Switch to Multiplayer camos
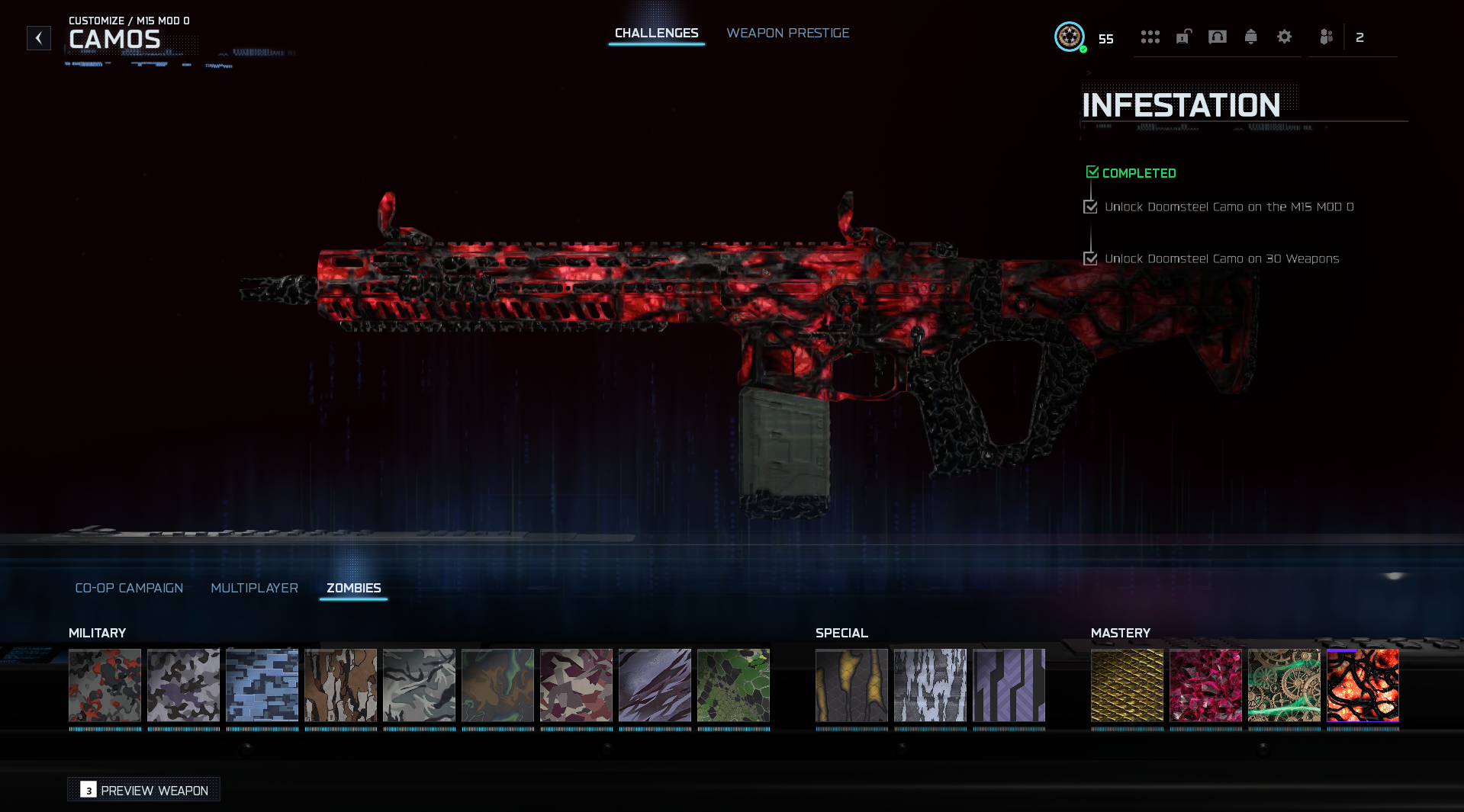This screenshot has width=1464, height=812. point(254,588)
